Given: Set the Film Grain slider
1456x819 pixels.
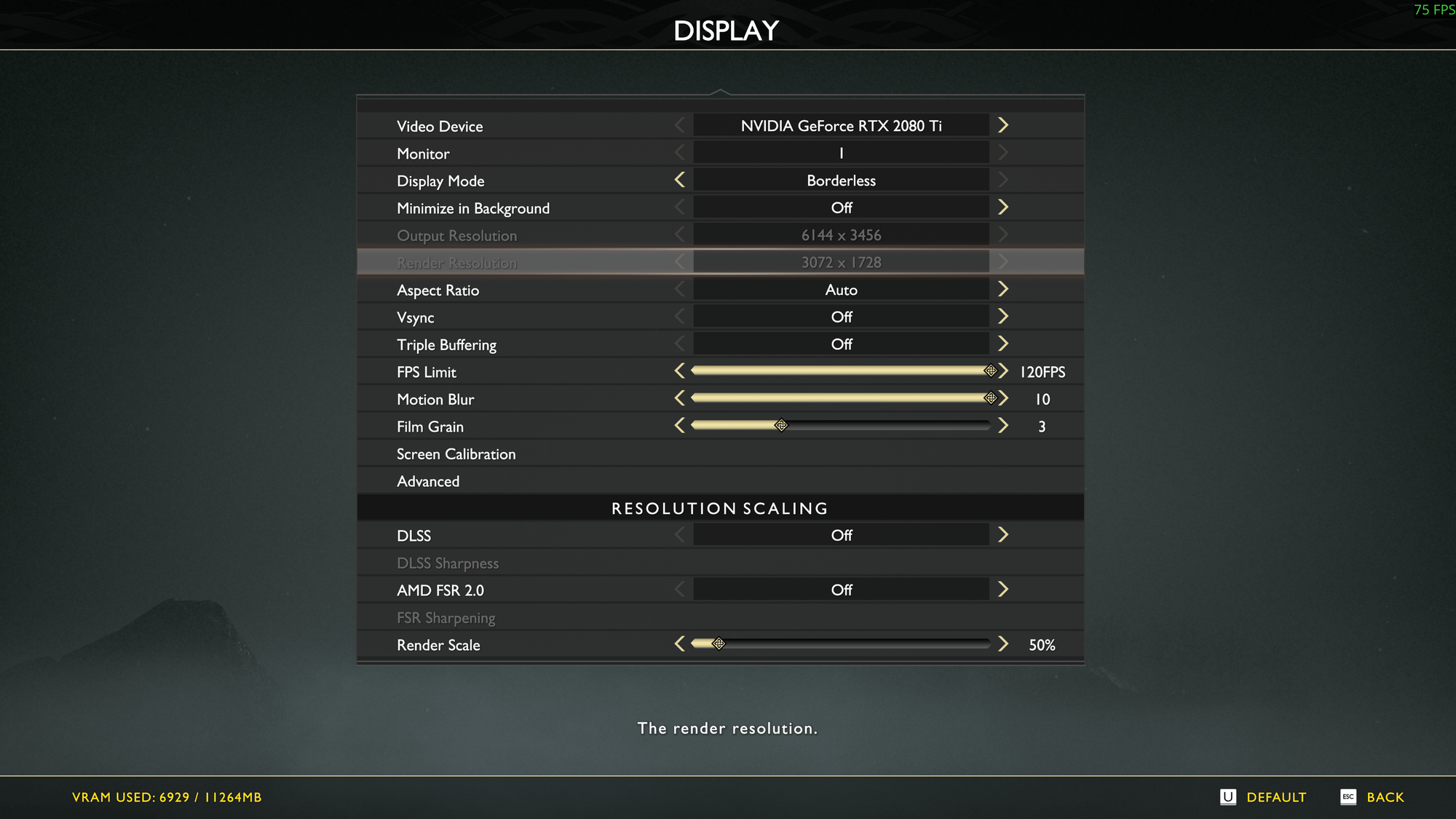Looking at the screenshot, I should click(x=841, y=426).
